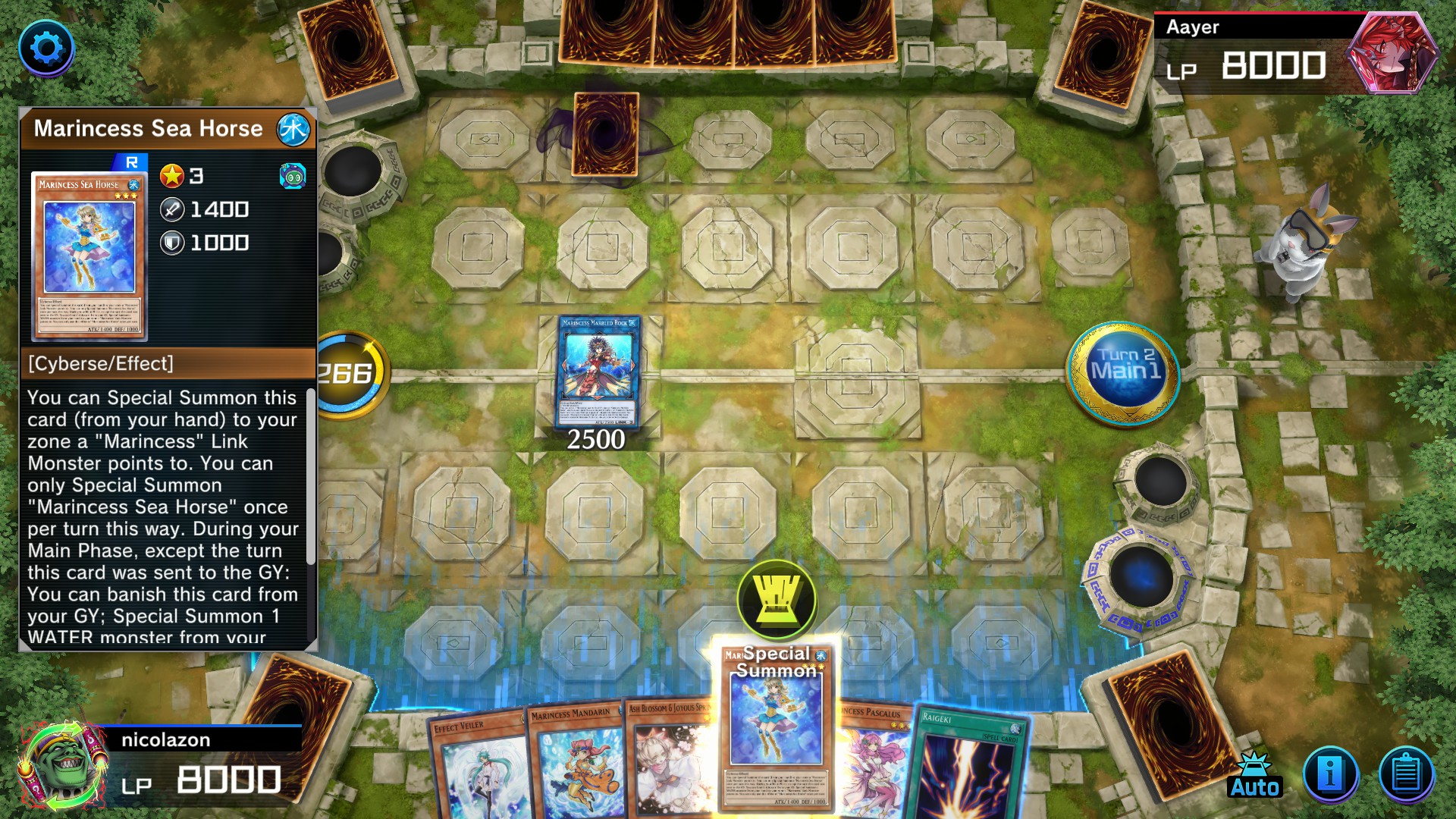Click the WATER attribute icon beside the card name

pos(296,129)
